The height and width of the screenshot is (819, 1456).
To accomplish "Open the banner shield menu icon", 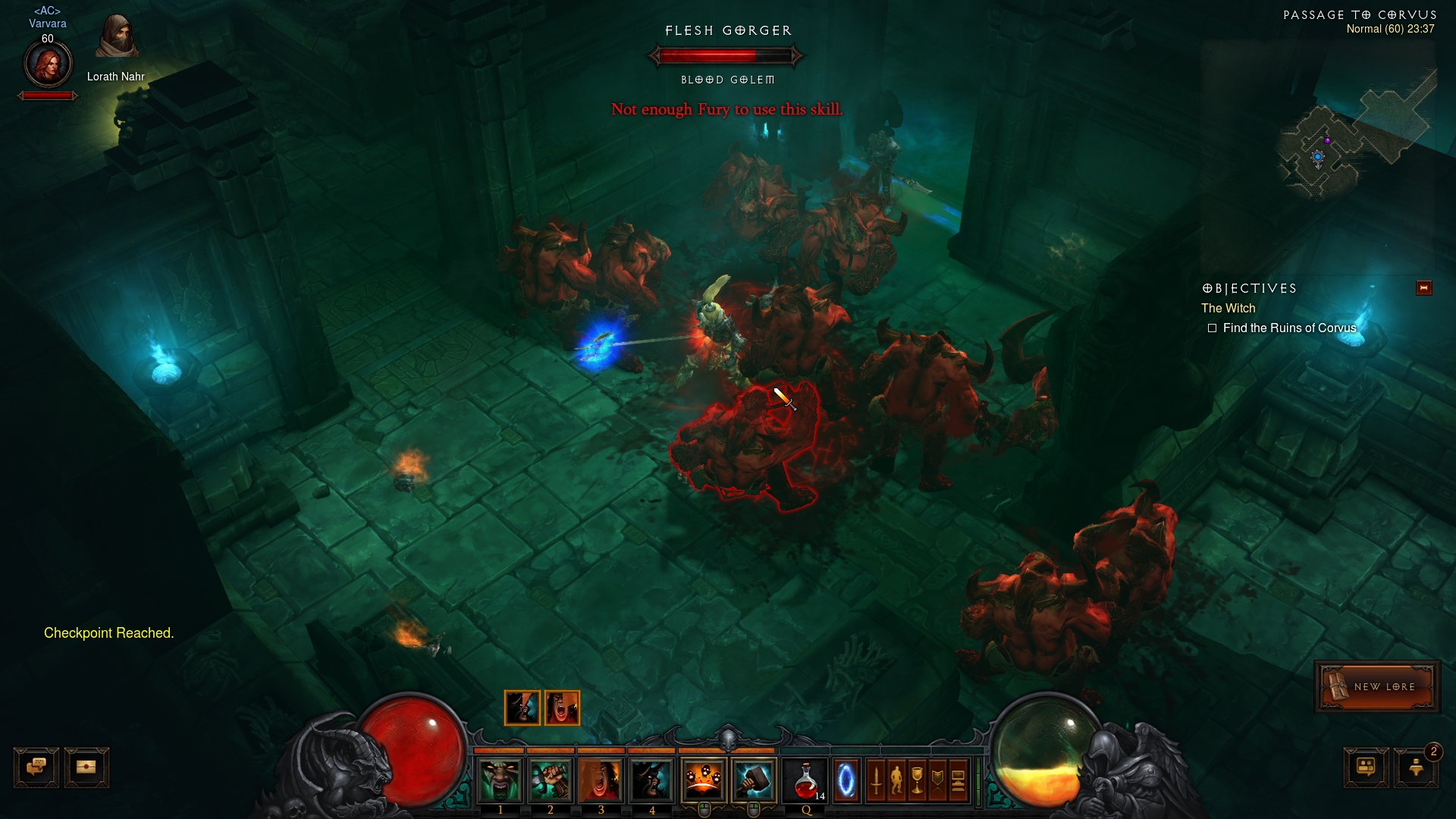I will tap(937, 780).
